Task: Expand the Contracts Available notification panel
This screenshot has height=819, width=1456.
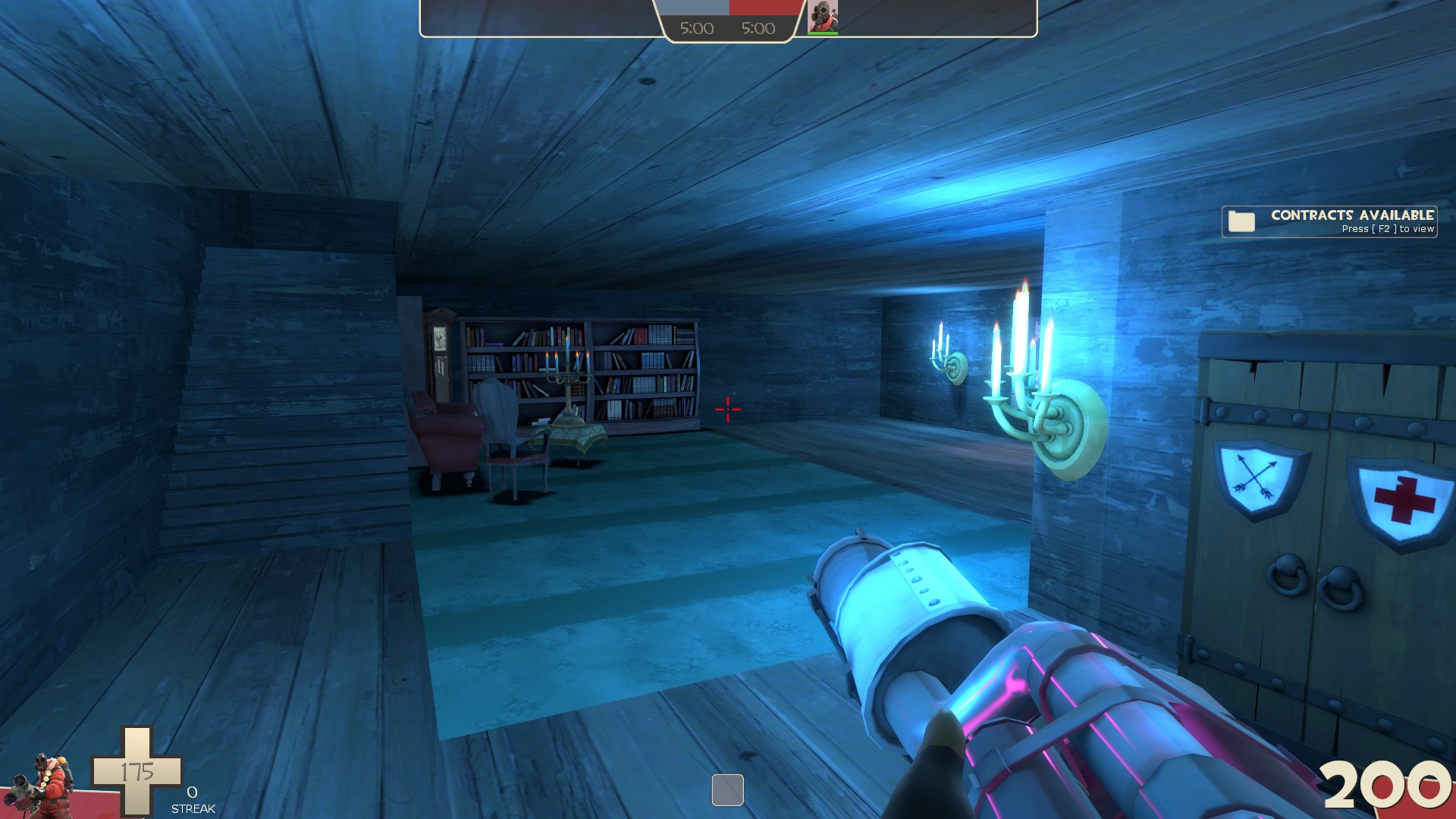Action: 1331,222
